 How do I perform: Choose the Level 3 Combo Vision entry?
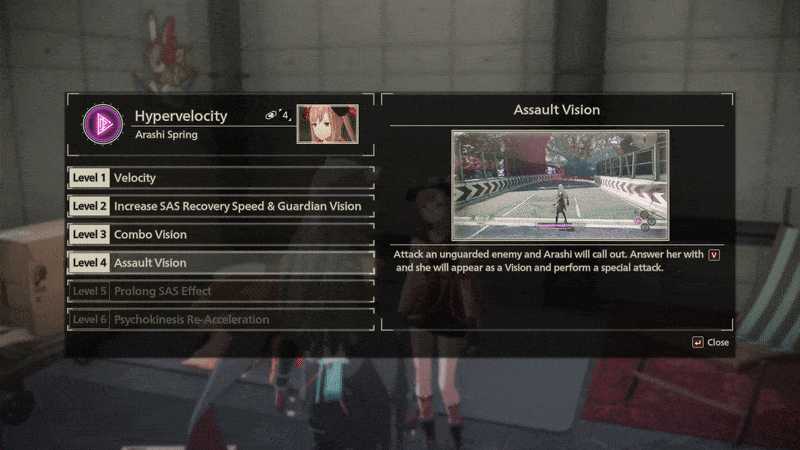pyautogui.click(x=220, y=234)
